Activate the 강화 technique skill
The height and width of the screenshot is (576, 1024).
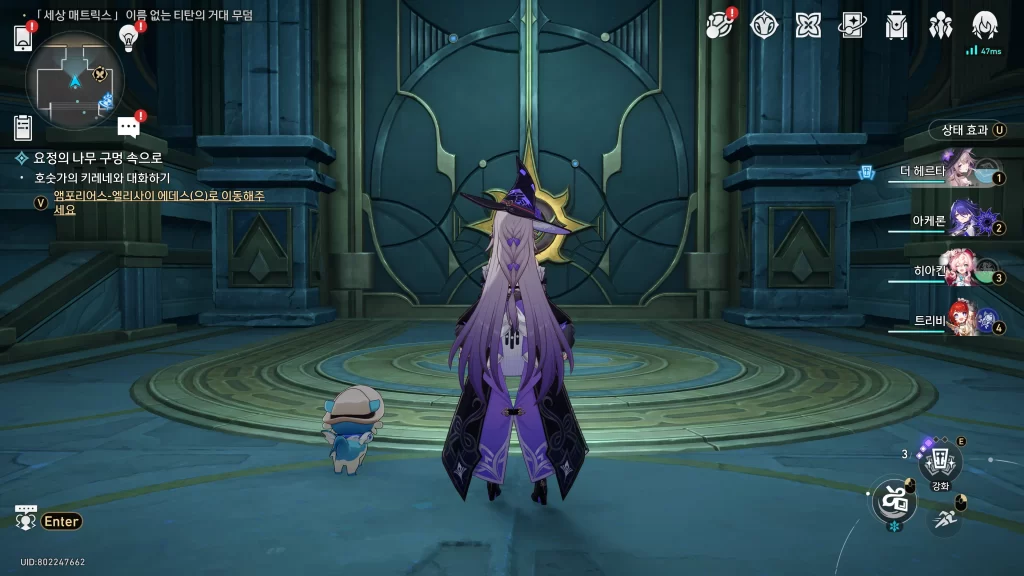pyautogui.click(x=940, y=461)
